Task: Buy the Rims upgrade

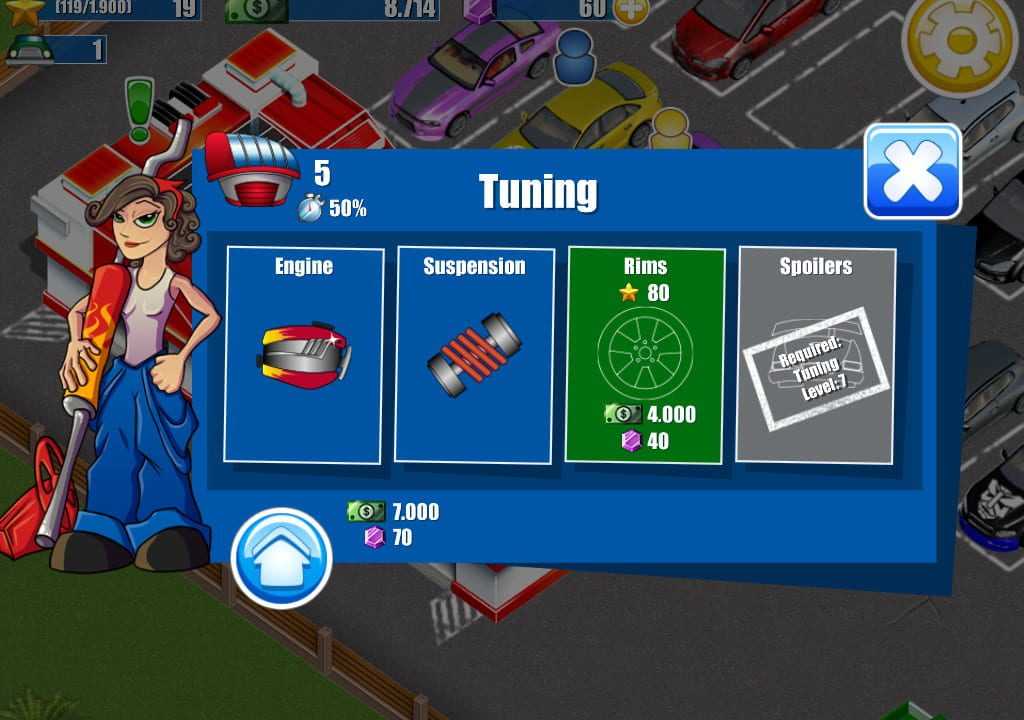Action: 645,355
